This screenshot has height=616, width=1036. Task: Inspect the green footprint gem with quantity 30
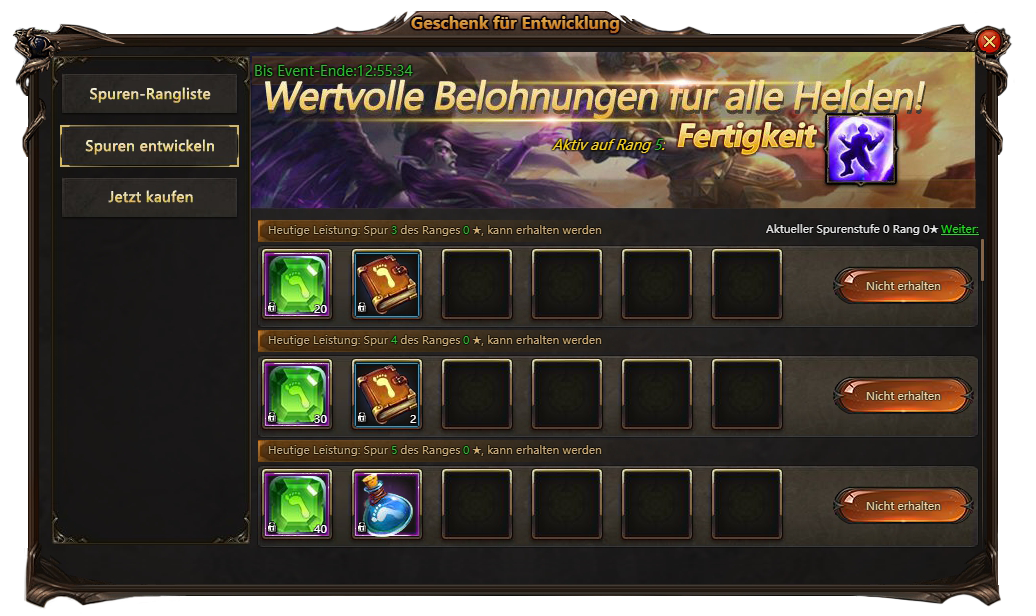click(x=297, y=394)
